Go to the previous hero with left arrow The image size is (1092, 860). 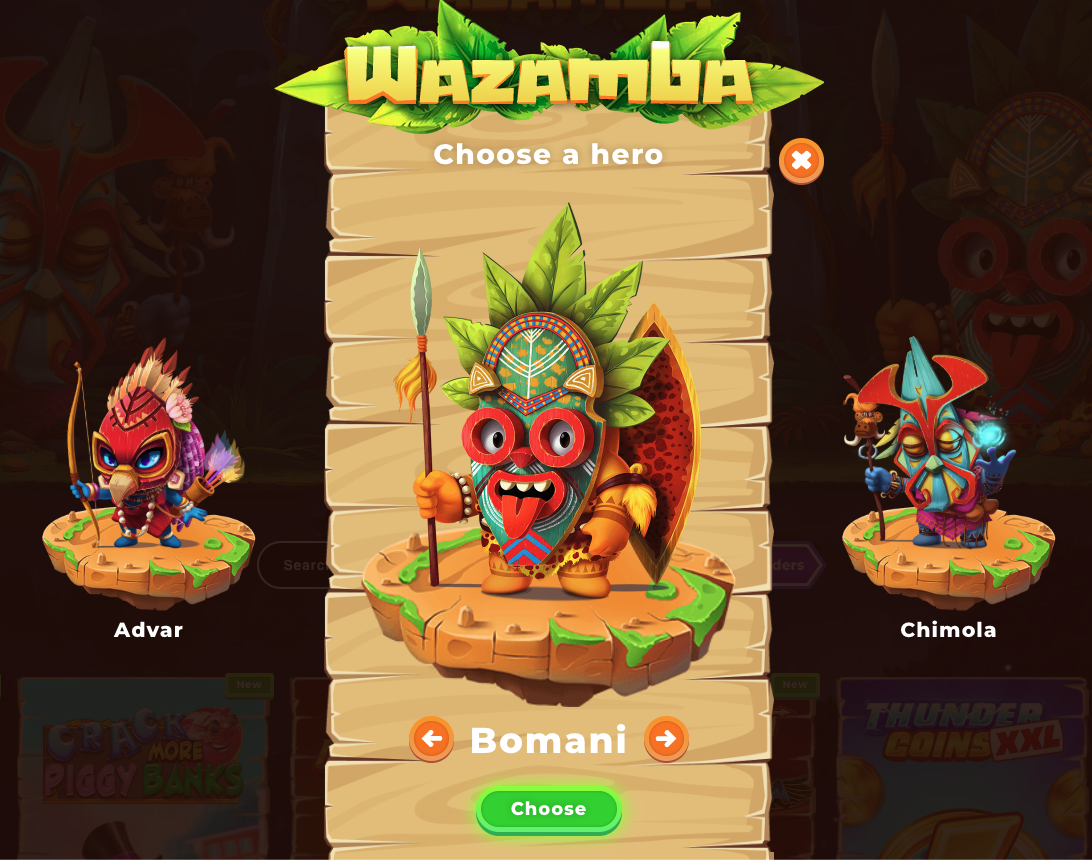[x=431, y=739]
